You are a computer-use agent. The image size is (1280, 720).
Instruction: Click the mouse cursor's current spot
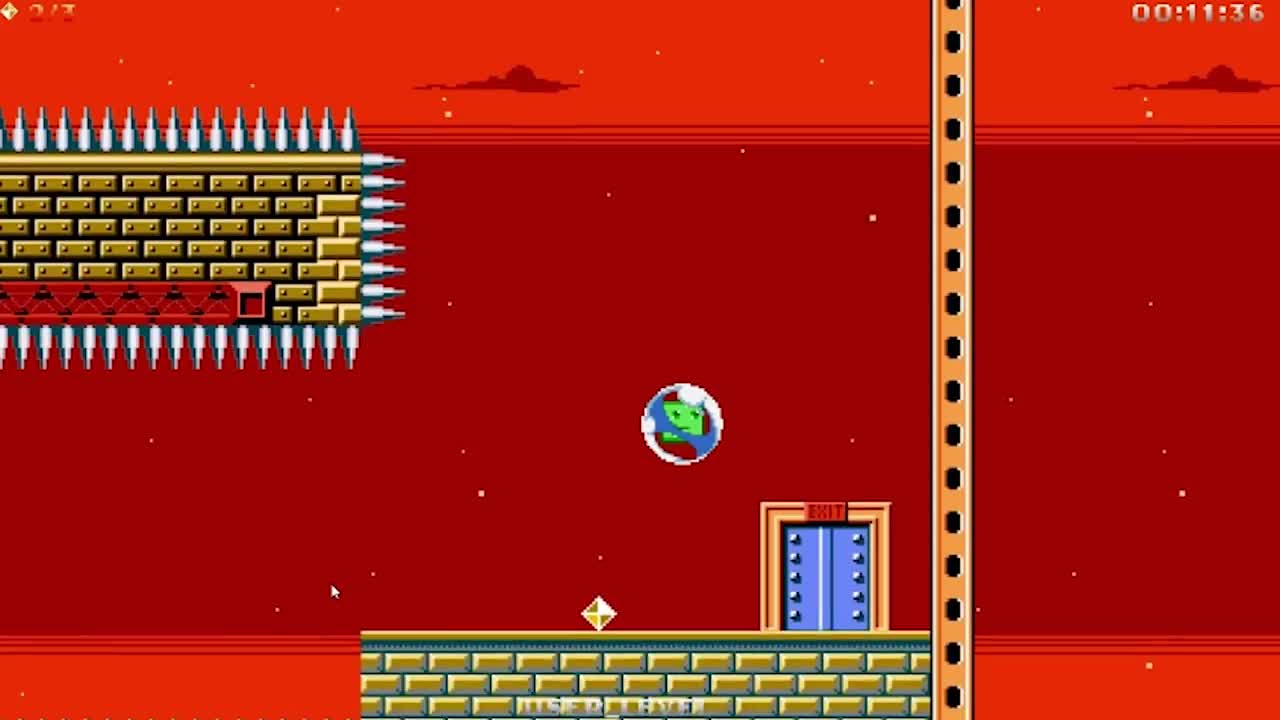[334, 592]
